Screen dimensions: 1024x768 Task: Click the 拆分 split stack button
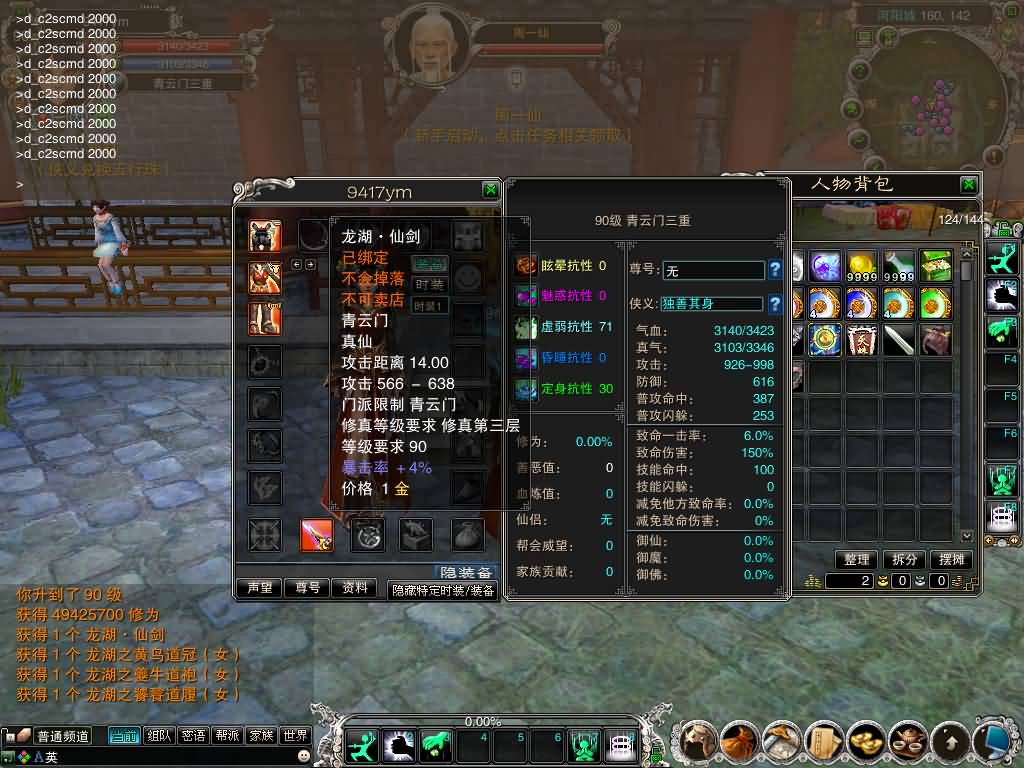click(x=905, y=560)
